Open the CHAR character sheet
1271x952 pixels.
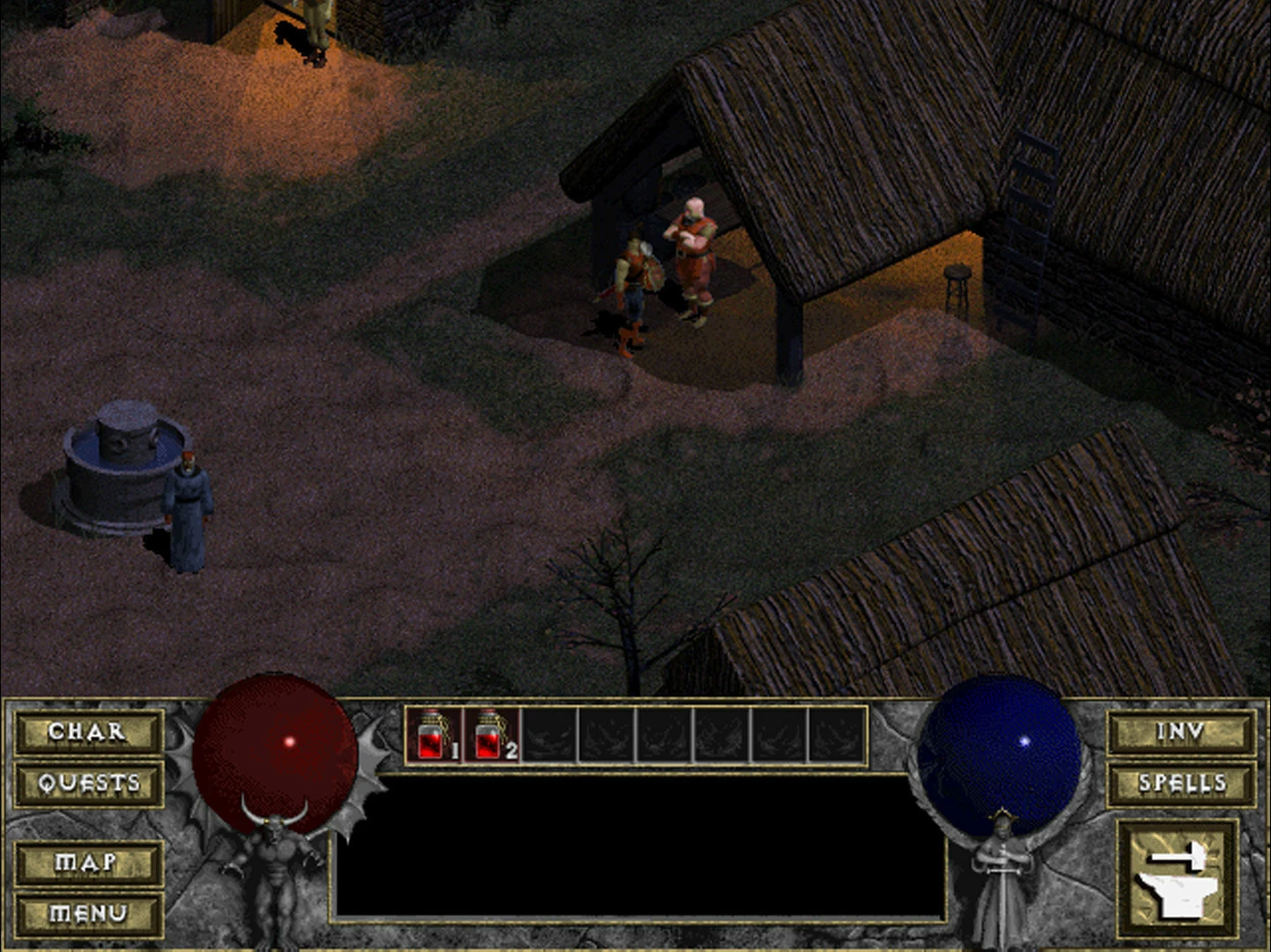coord(88,732)
